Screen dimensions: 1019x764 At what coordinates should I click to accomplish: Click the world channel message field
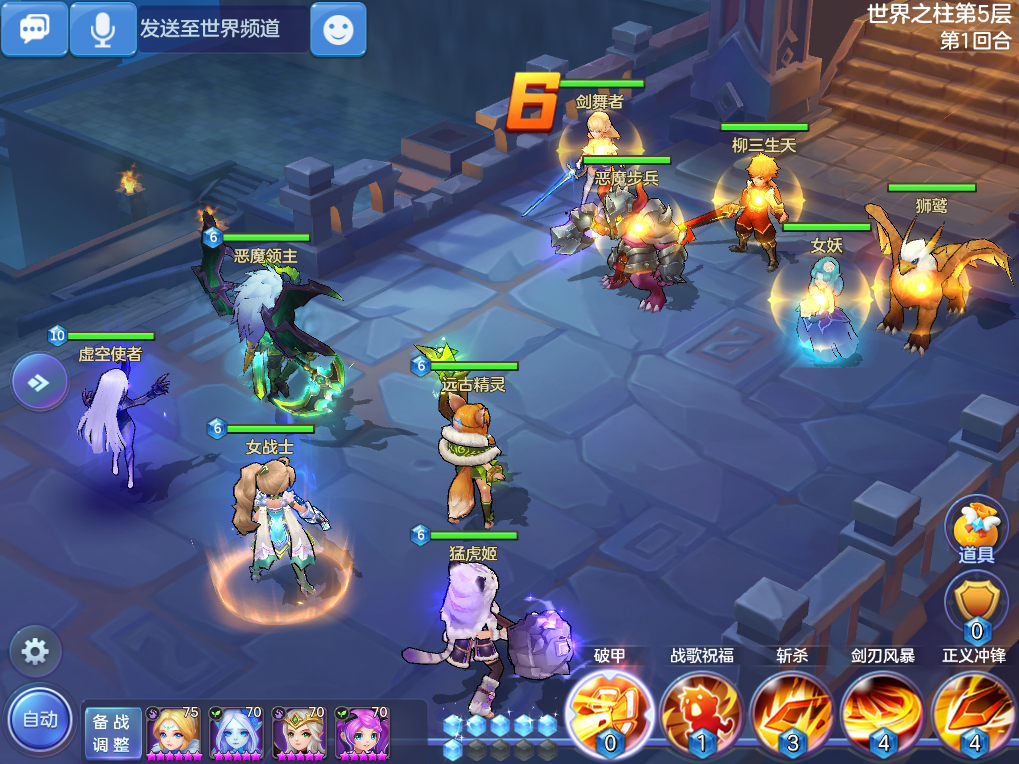point(222,29)
